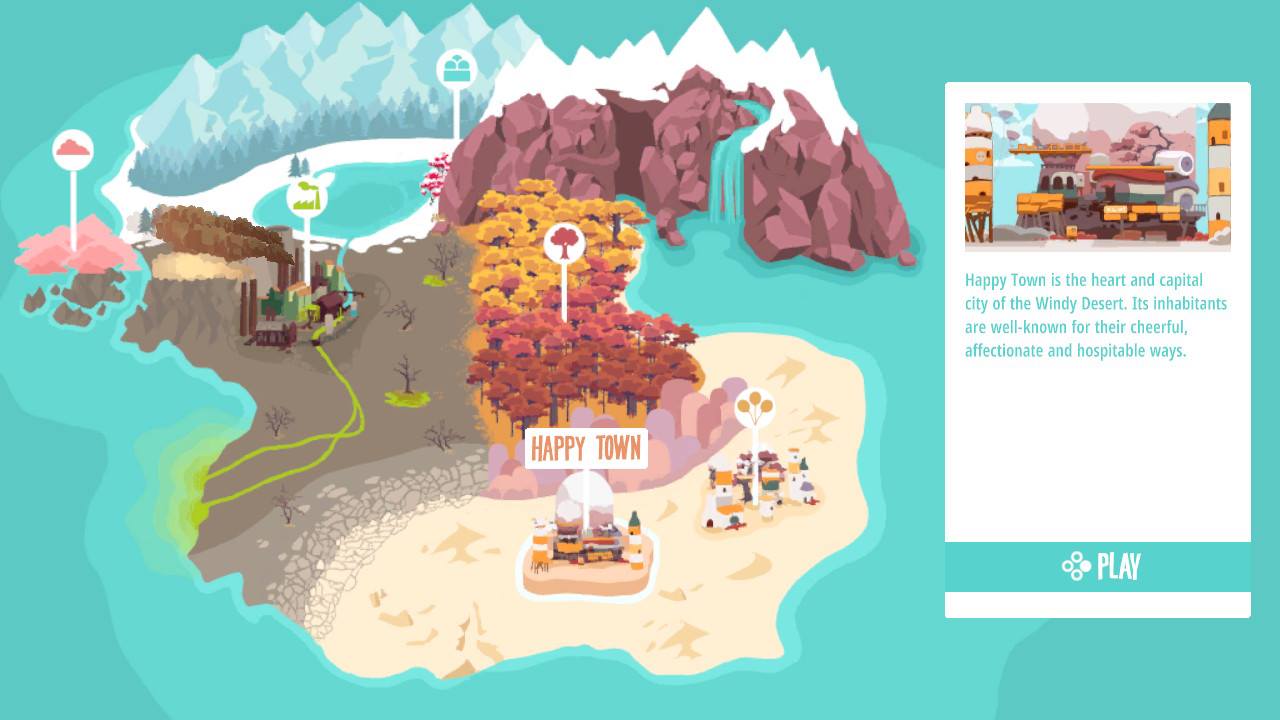
Task: Click the Happy Town sign on the map
Action: pos(586,448)
